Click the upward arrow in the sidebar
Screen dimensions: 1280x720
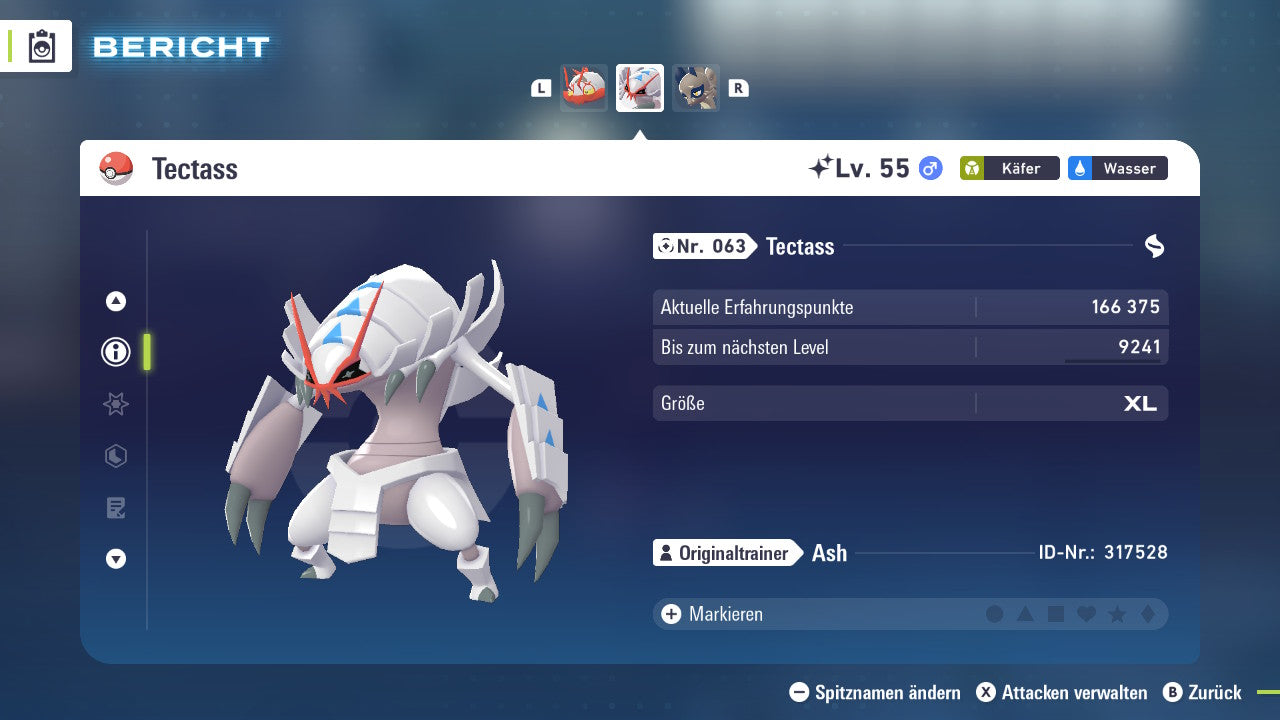(115, 300)
